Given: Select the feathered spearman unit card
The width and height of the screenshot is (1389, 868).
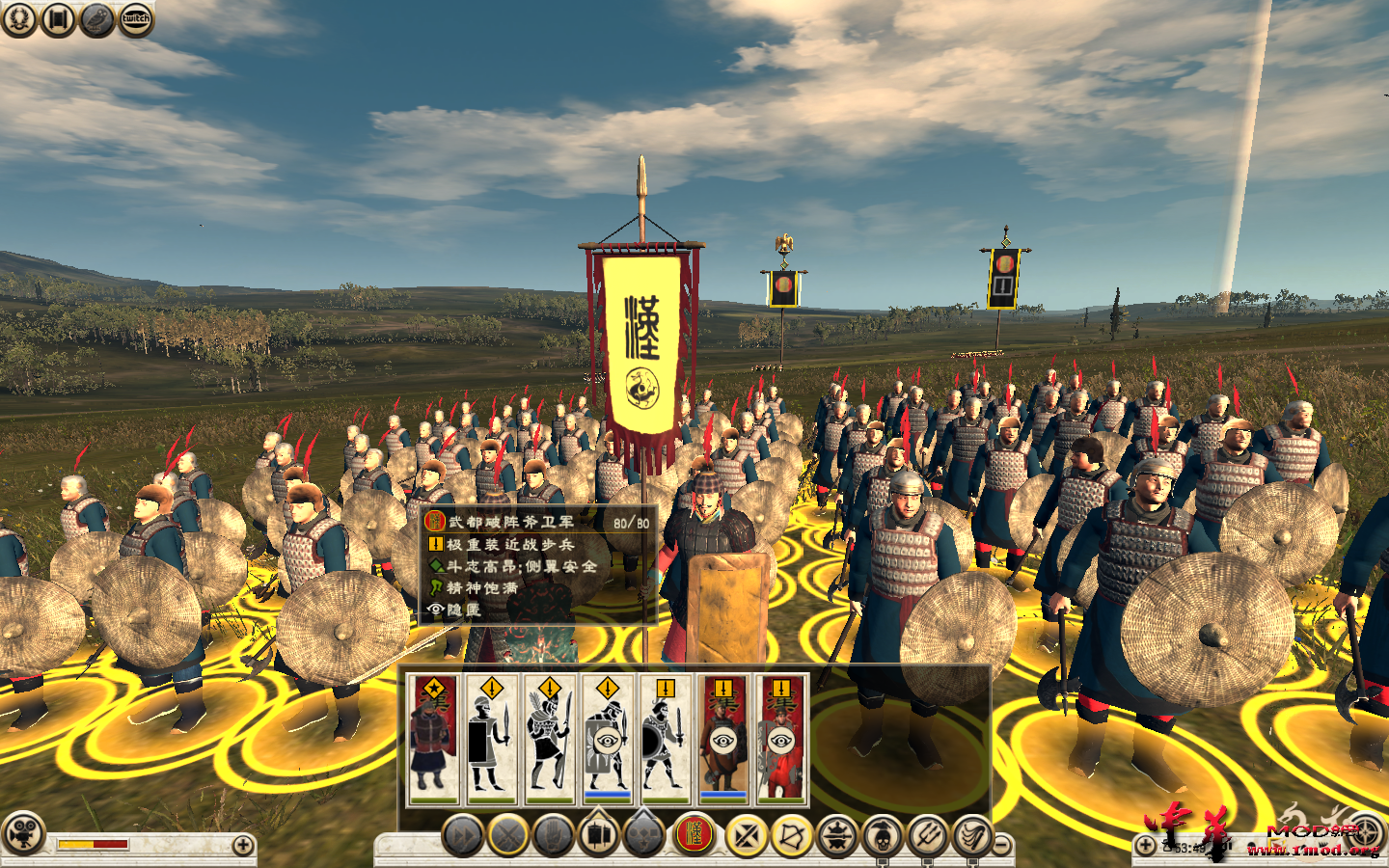Looking at the screenshot, I should click(550, 739).
